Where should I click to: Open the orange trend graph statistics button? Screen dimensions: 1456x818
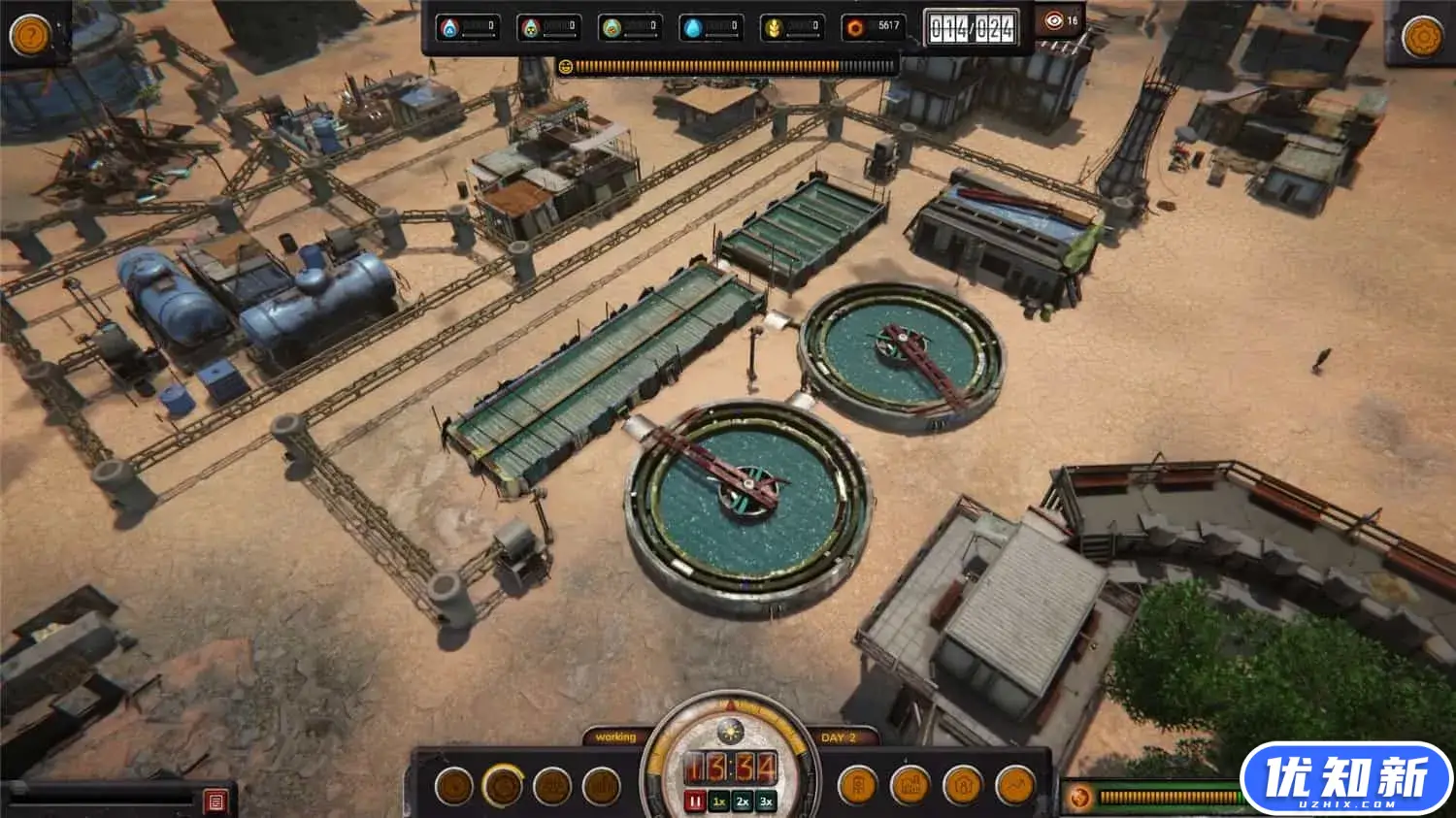pyautogui.click(x=1015, y=785)
